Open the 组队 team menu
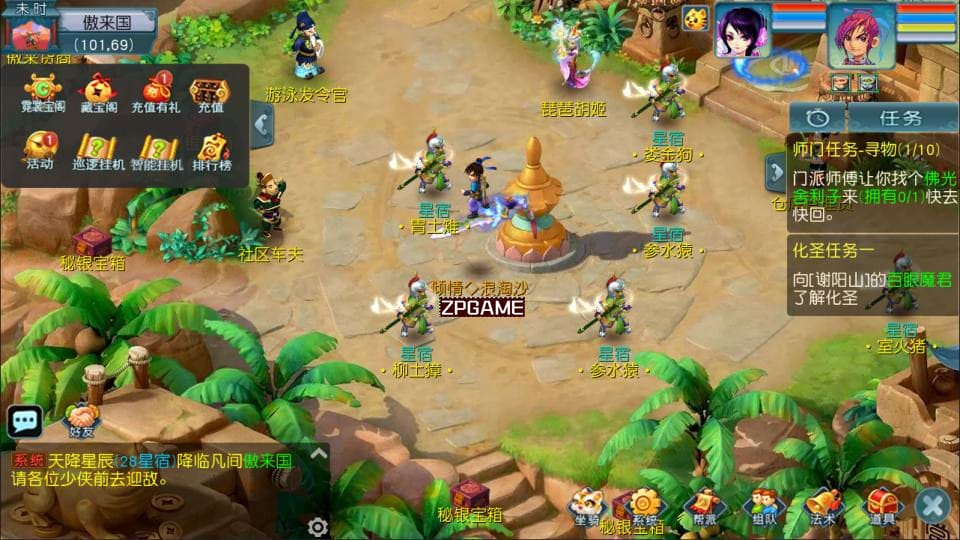Viewport: 960px width, 540px height. (x=764, y=505)
